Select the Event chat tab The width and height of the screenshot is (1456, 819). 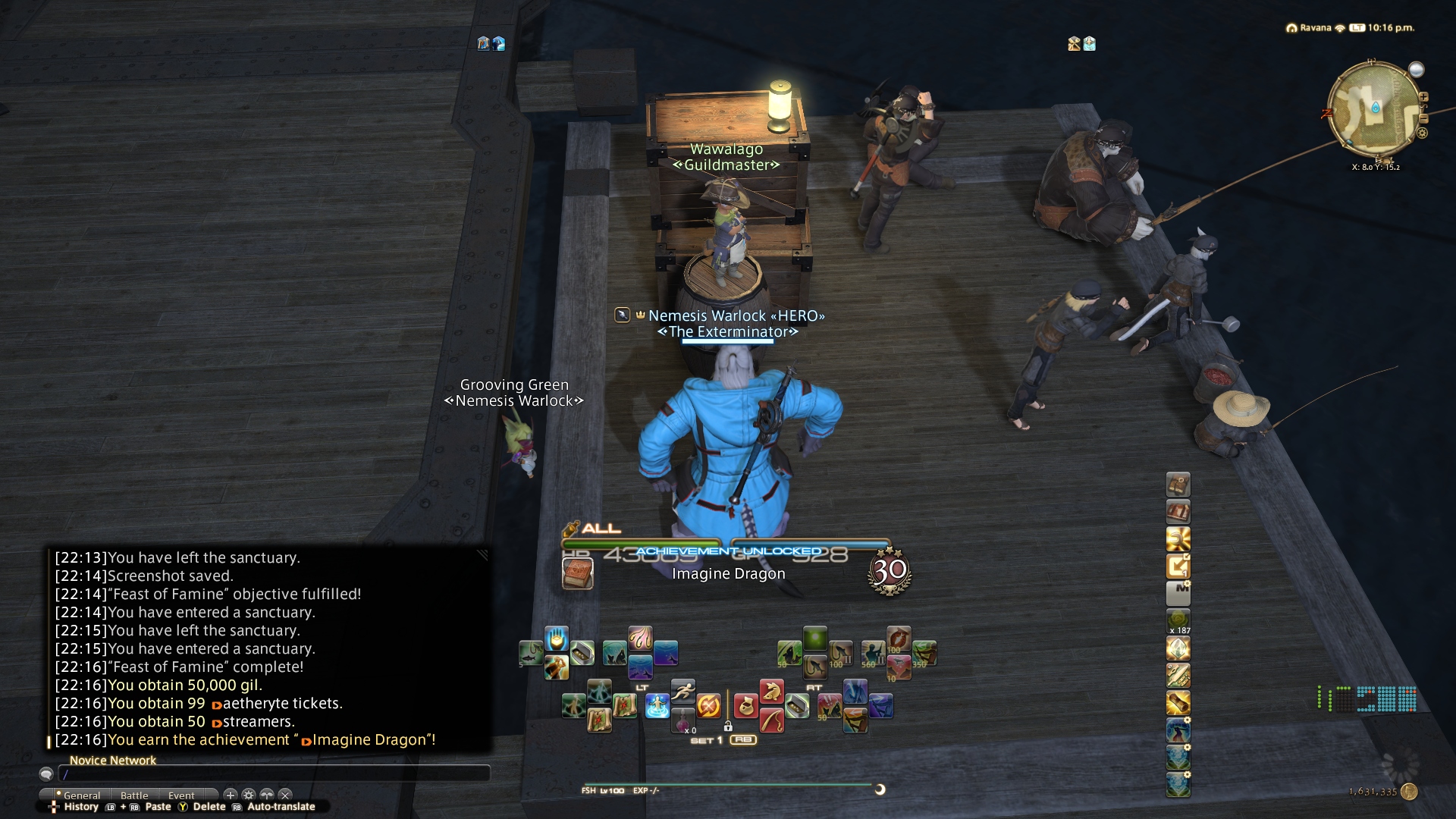tap(181, 795)
